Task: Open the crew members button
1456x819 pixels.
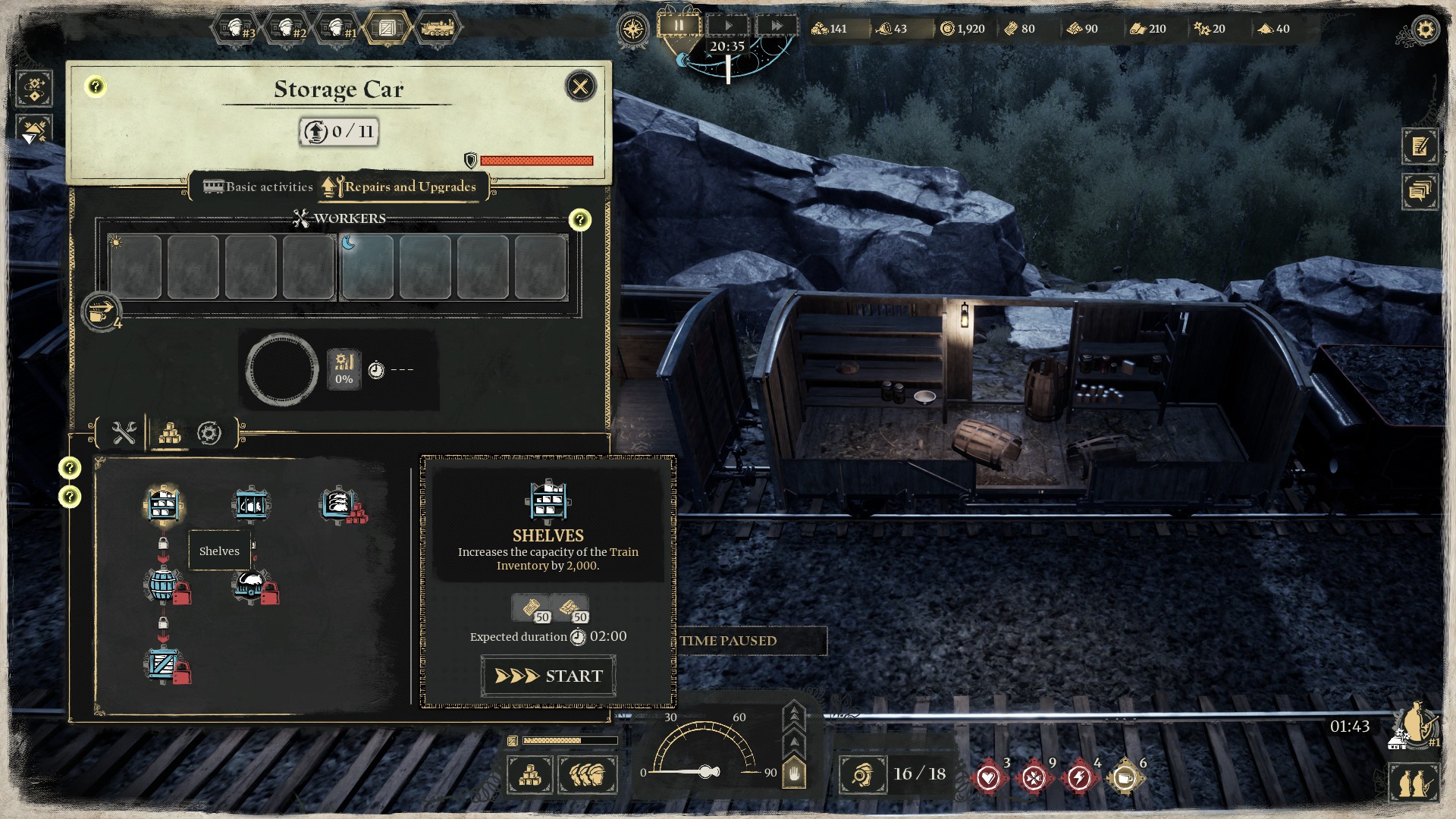Action: tap(587, 775)
